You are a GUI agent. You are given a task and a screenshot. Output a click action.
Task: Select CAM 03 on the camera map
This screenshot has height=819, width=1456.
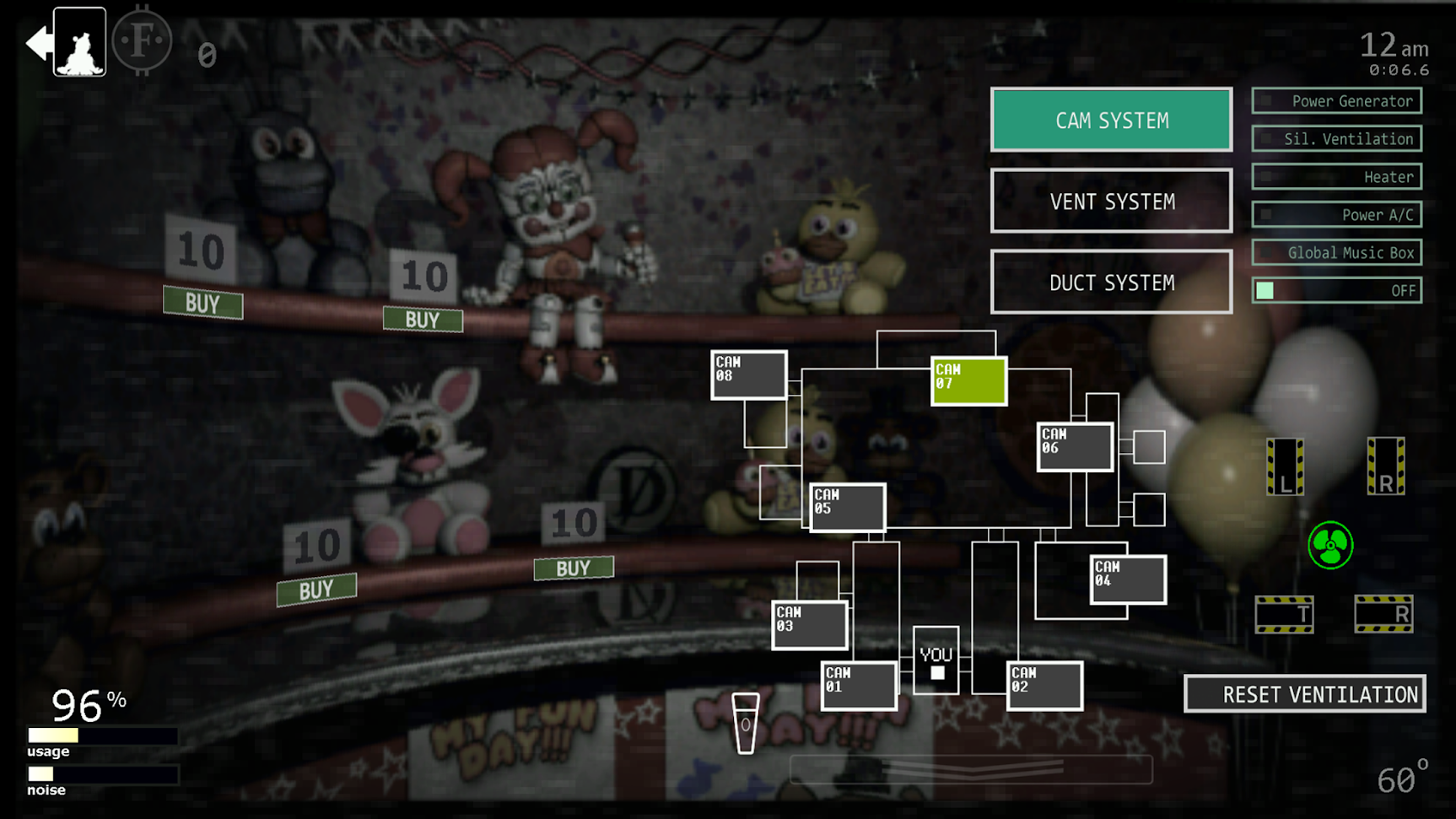pos(809,623)
